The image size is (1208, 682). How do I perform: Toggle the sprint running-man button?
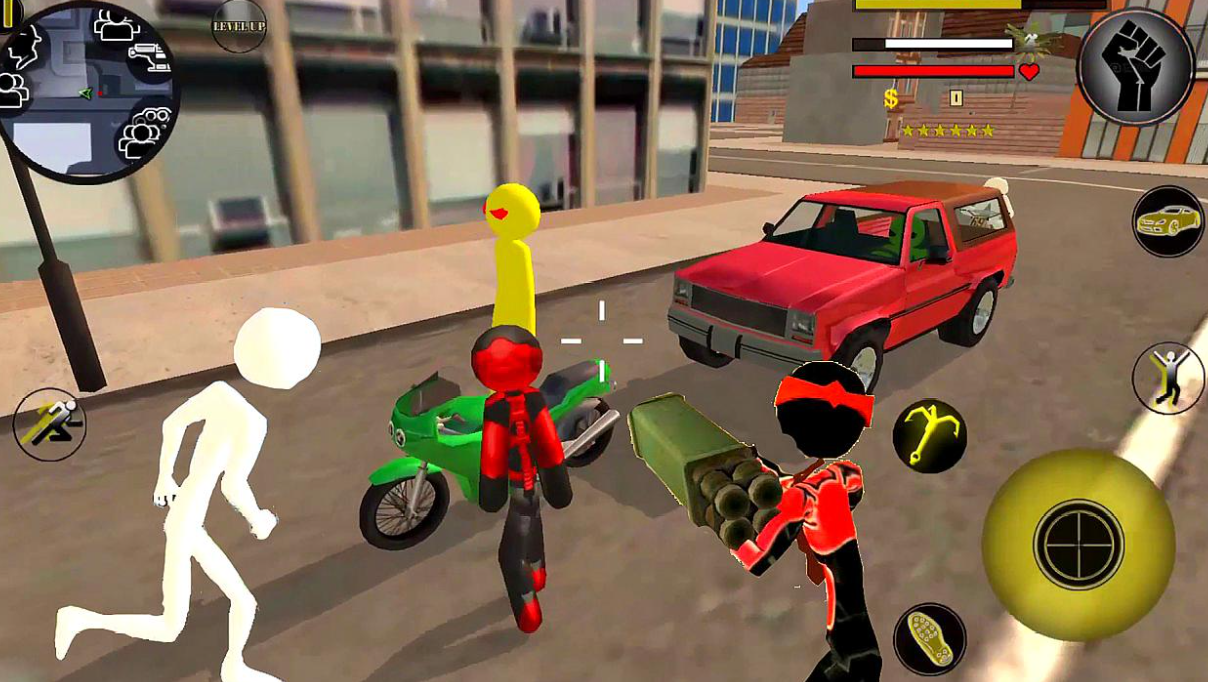[49, 424]
